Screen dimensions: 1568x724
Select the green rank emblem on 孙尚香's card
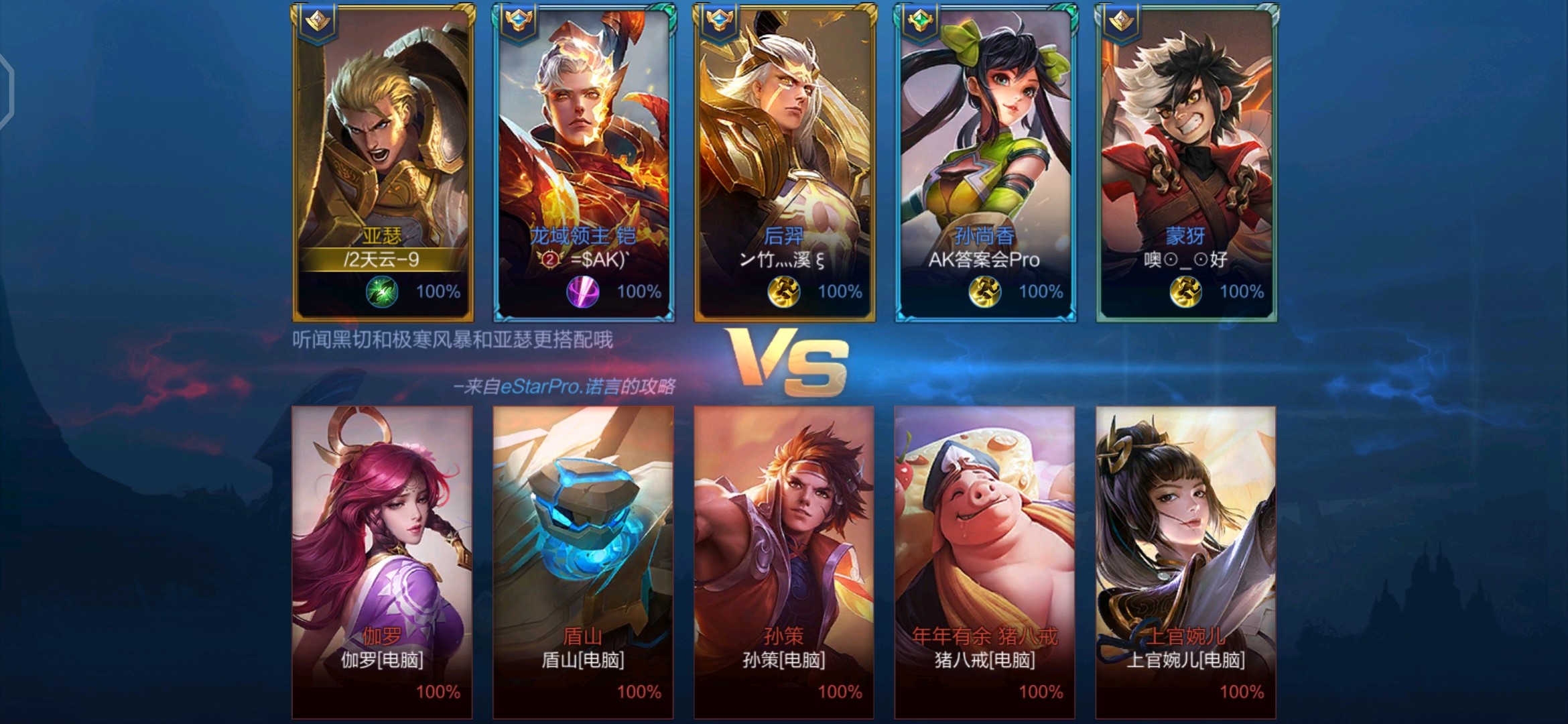point(919,21)
